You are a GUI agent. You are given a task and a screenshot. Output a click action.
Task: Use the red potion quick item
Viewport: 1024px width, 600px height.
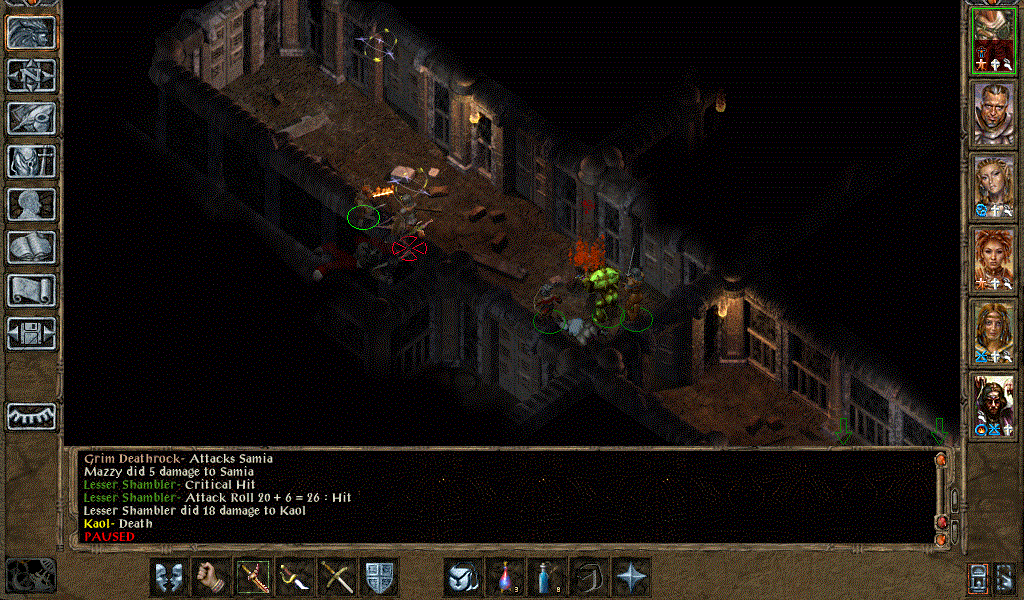[505, 577]
